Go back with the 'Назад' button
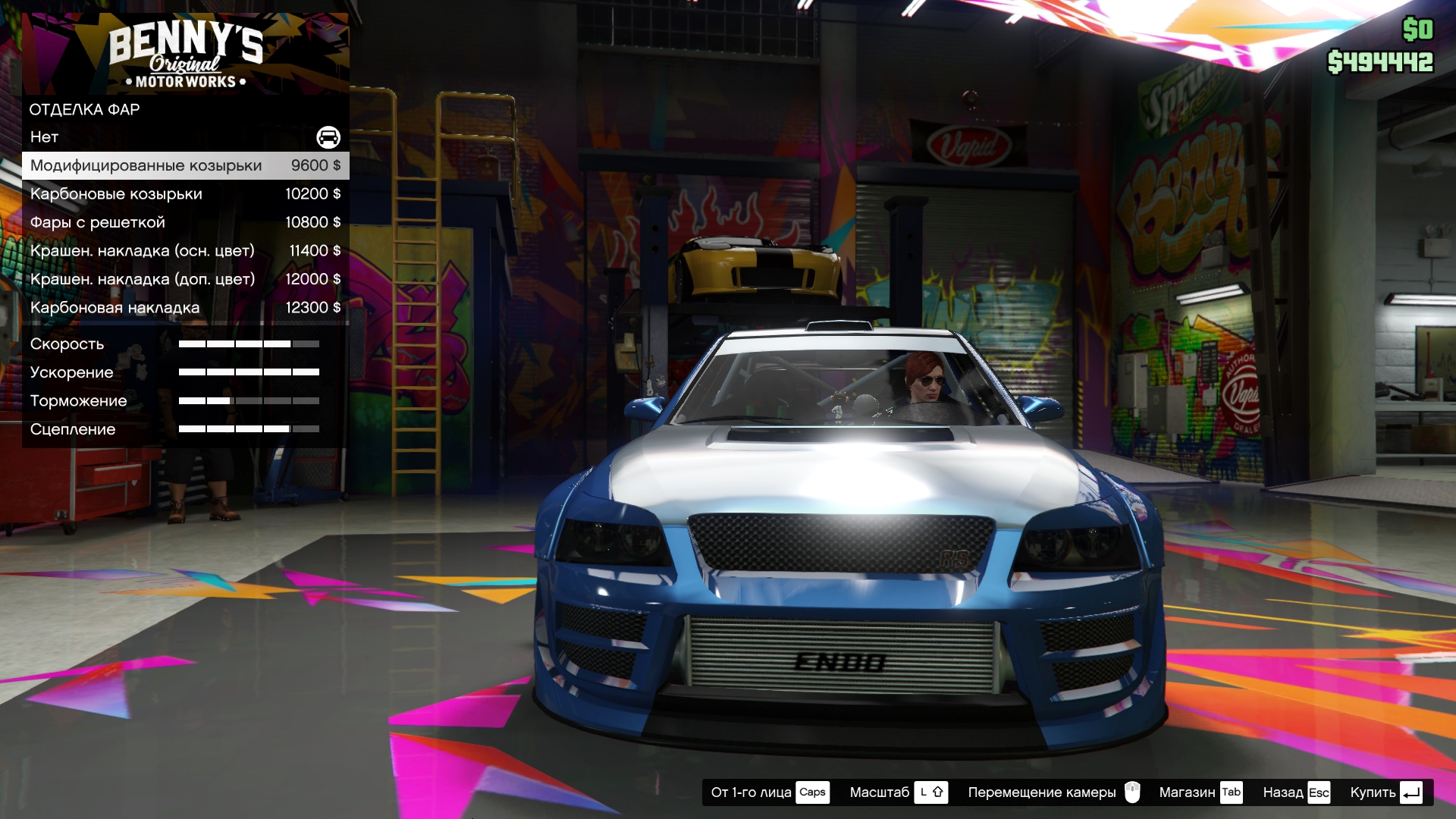The width and height of the screenshot is (1456, 819). [1295, 792]
